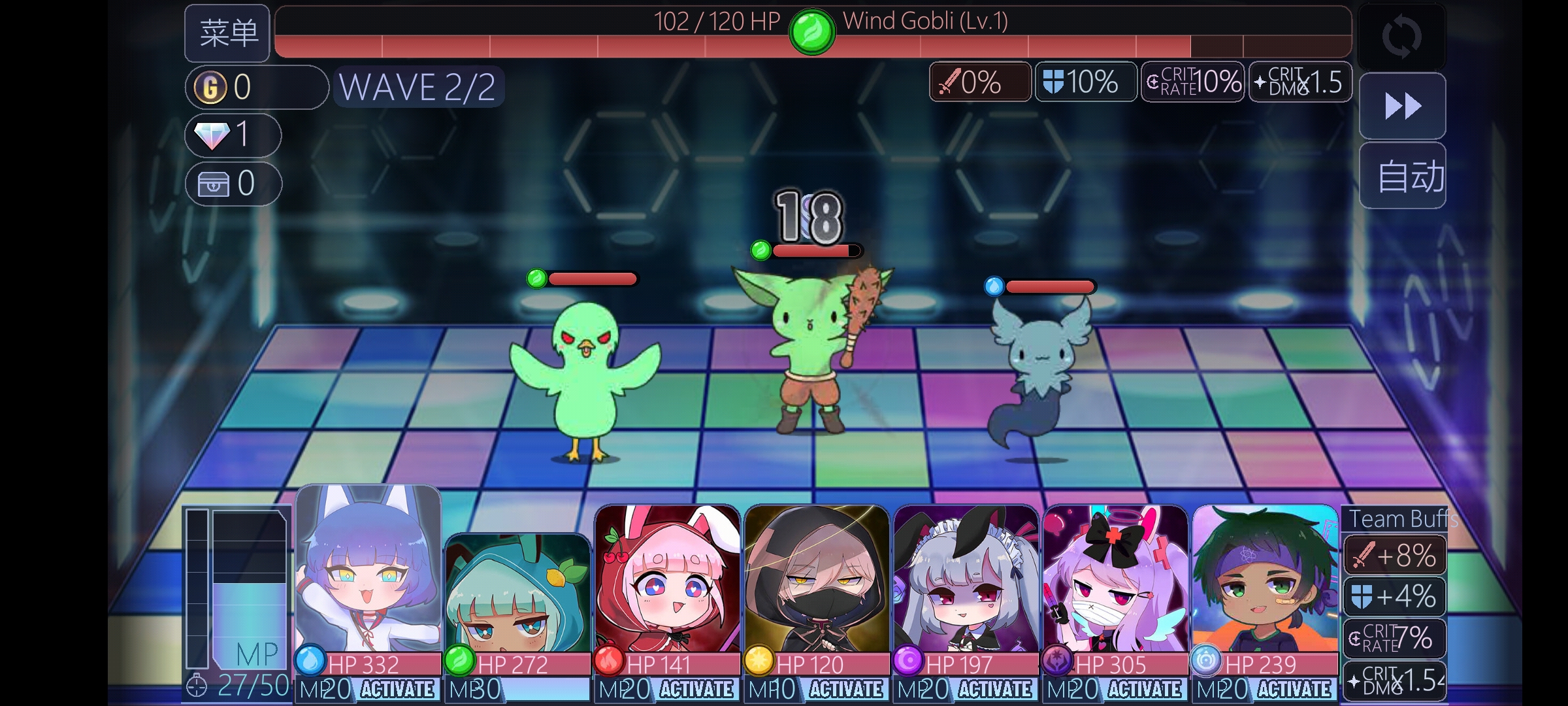1568x706 pixels.
Task: Click the CRIT DMG x1.5 stat icon
Action: tap(1299, 82)
